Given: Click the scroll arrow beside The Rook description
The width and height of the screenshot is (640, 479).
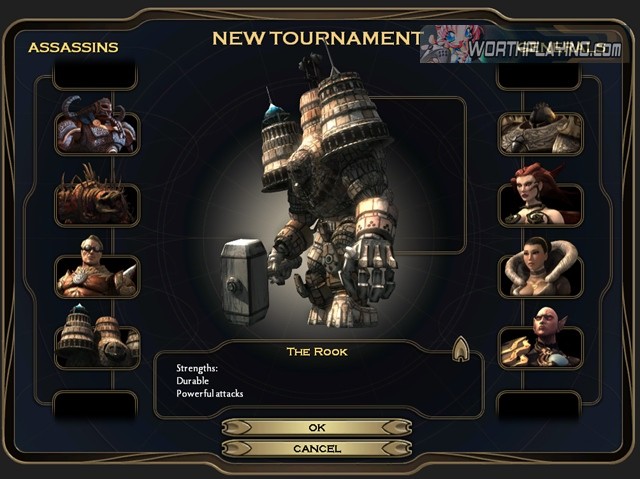Looking at the screenshot, I should point(460,349).
